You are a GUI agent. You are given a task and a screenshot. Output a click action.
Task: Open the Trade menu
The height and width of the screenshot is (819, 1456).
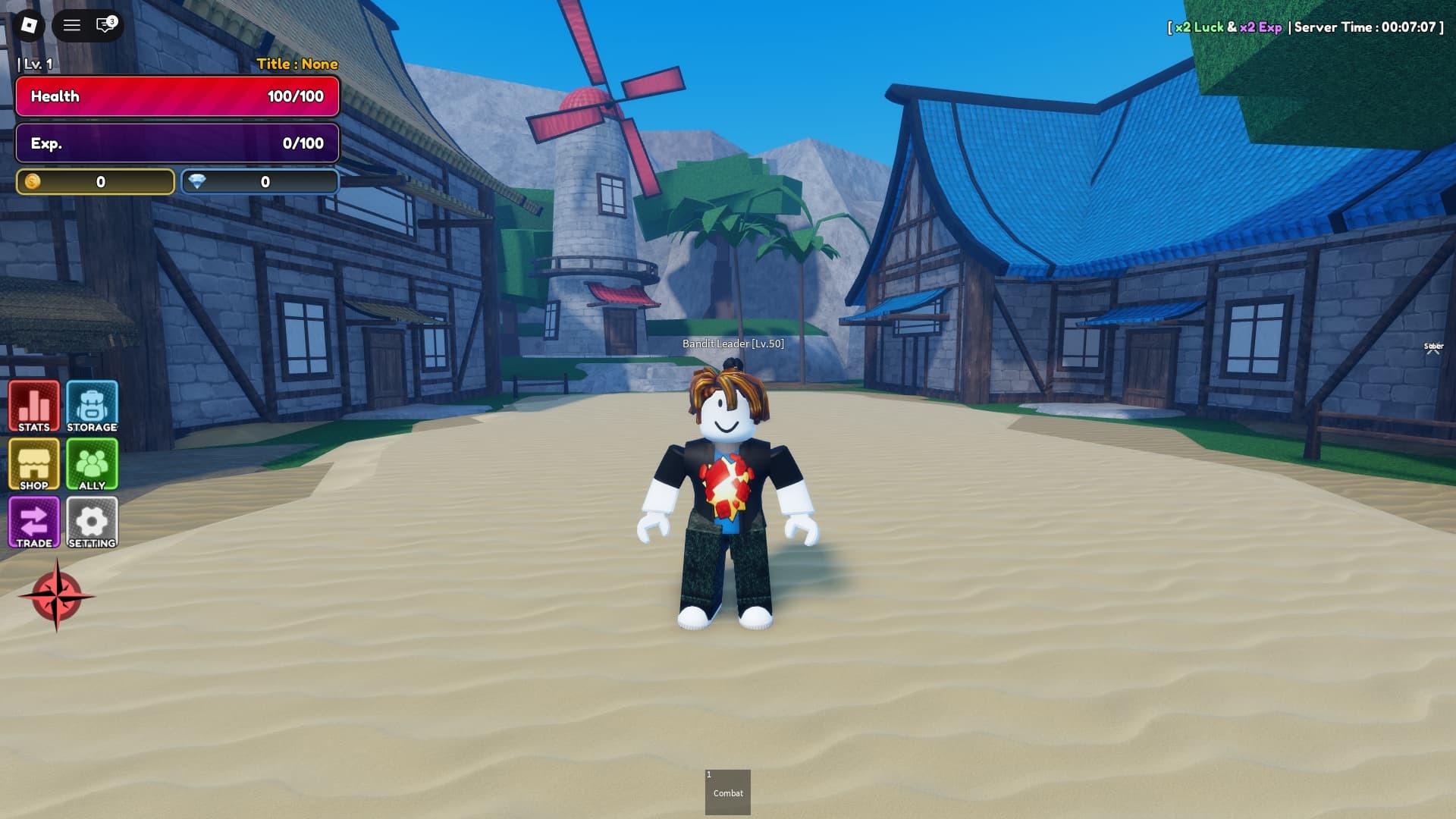coord(34,522)
